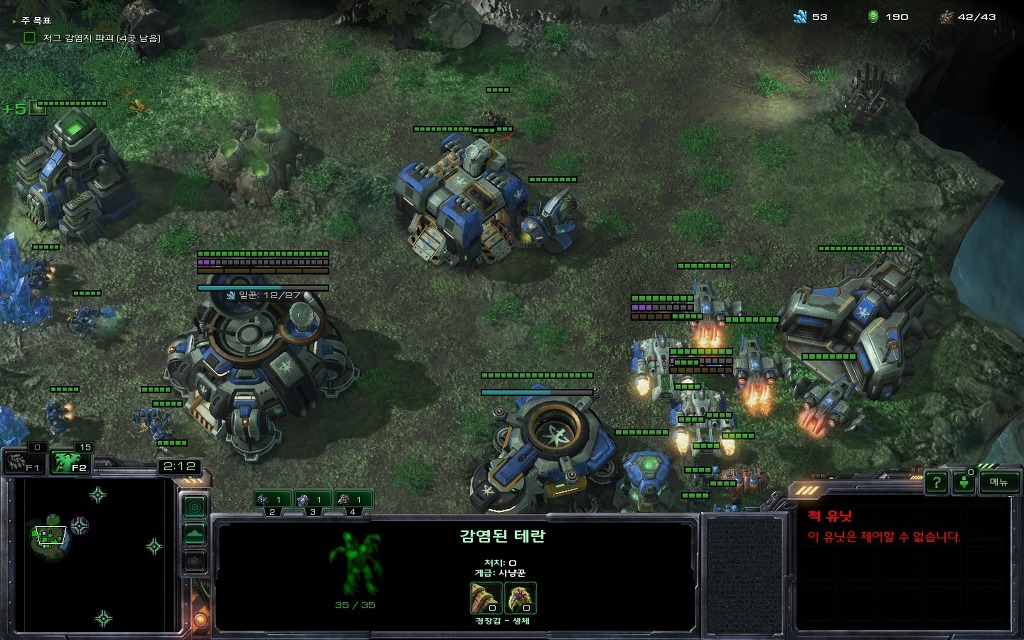Click the main objective 저그 감염지 파괴 entry
This screenshot has width=1024, height=640.
click(x=90, y=37)
